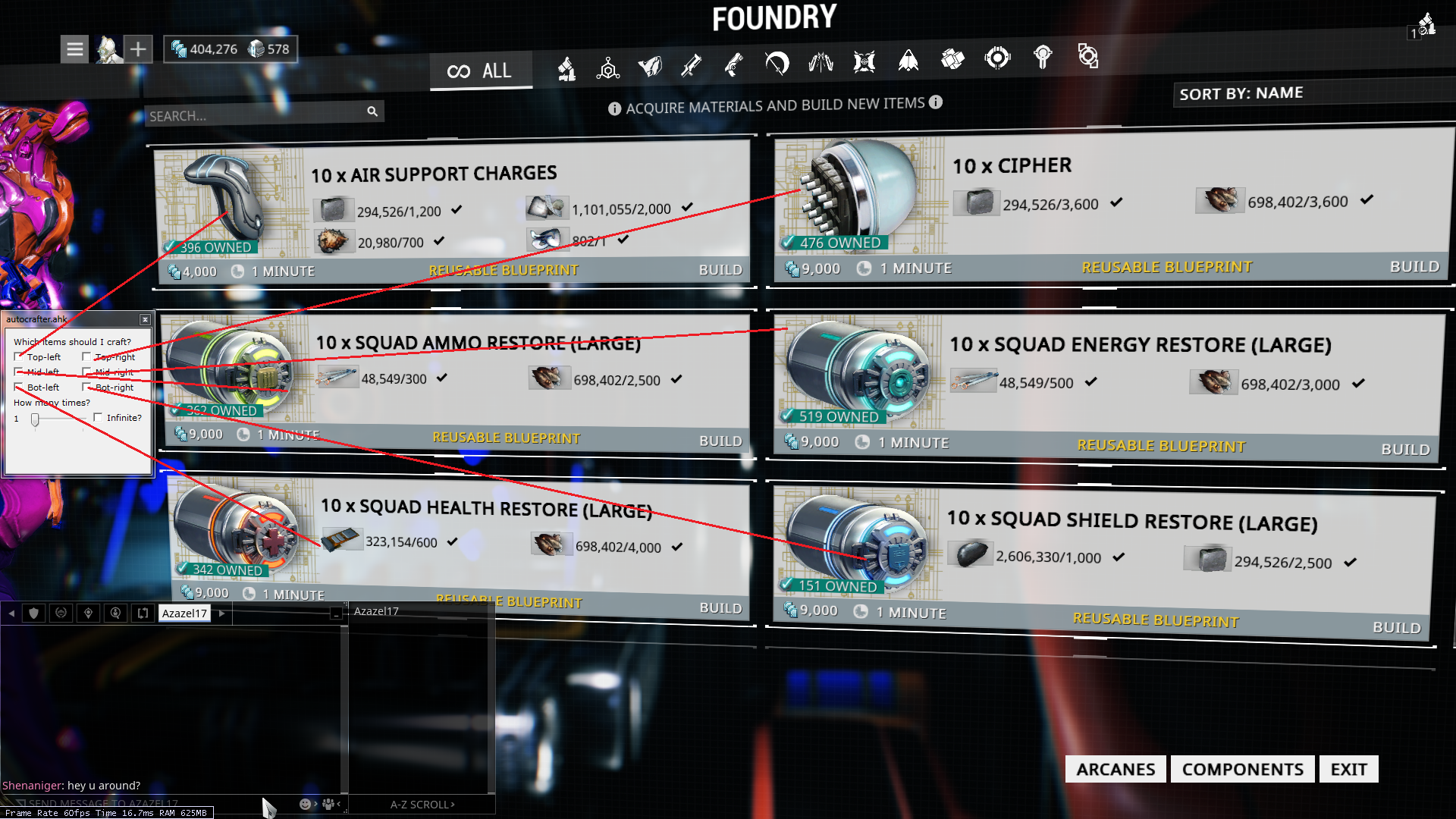The width and height of the screenshot is (1456, 819).
Task: Build the 10 x Cipher blueprint
Action: (1414, 267)
